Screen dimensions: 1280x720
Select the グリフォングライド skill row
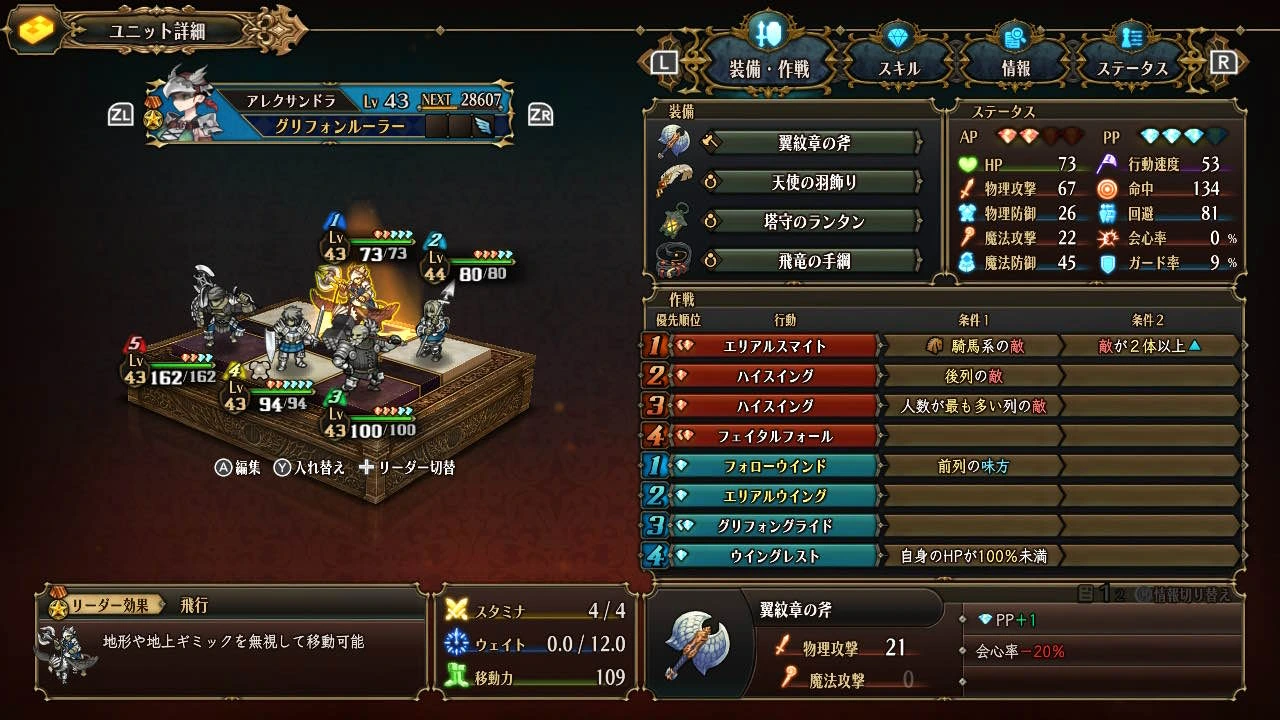[x=774, y=526]
